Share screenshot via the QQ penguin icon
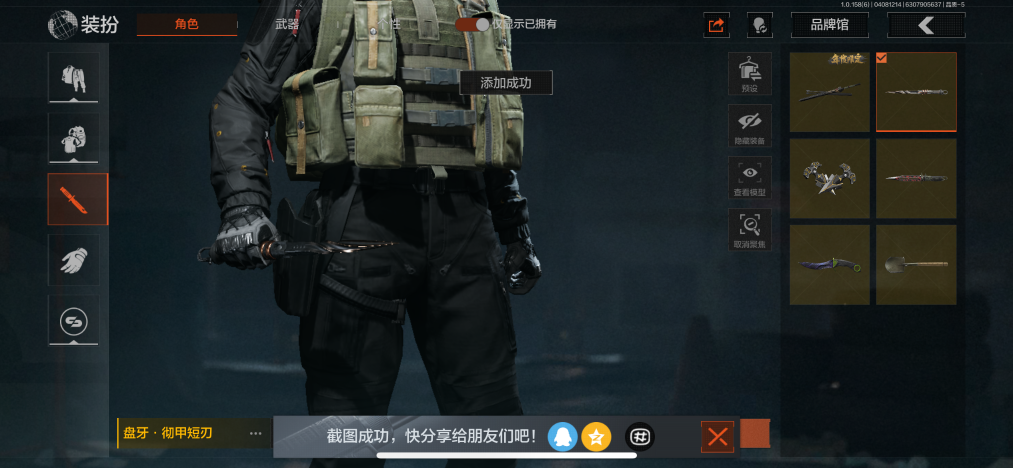The image size is (1013, 468). (562, 436)
